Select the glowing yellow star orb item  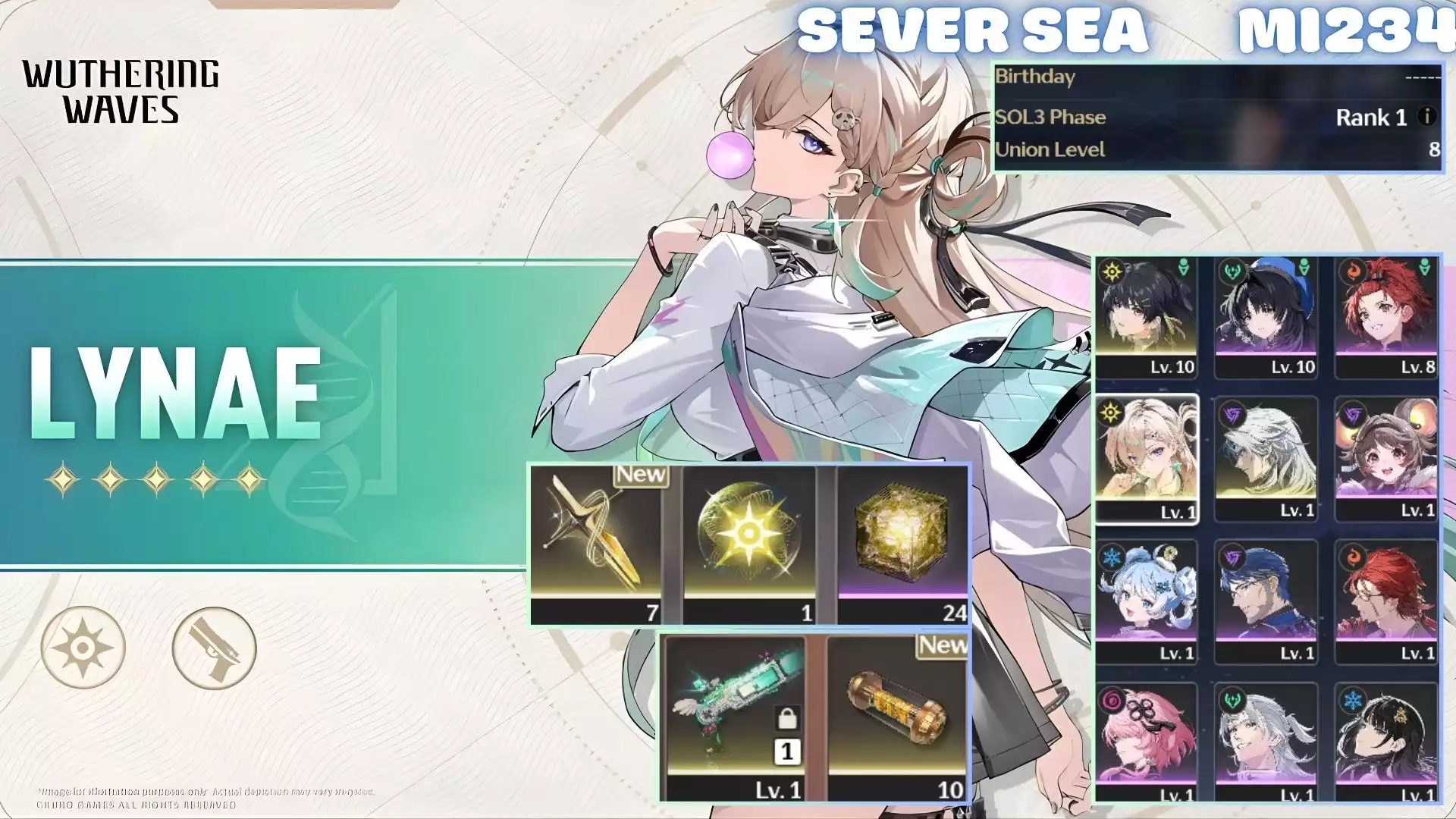[749, 544]
